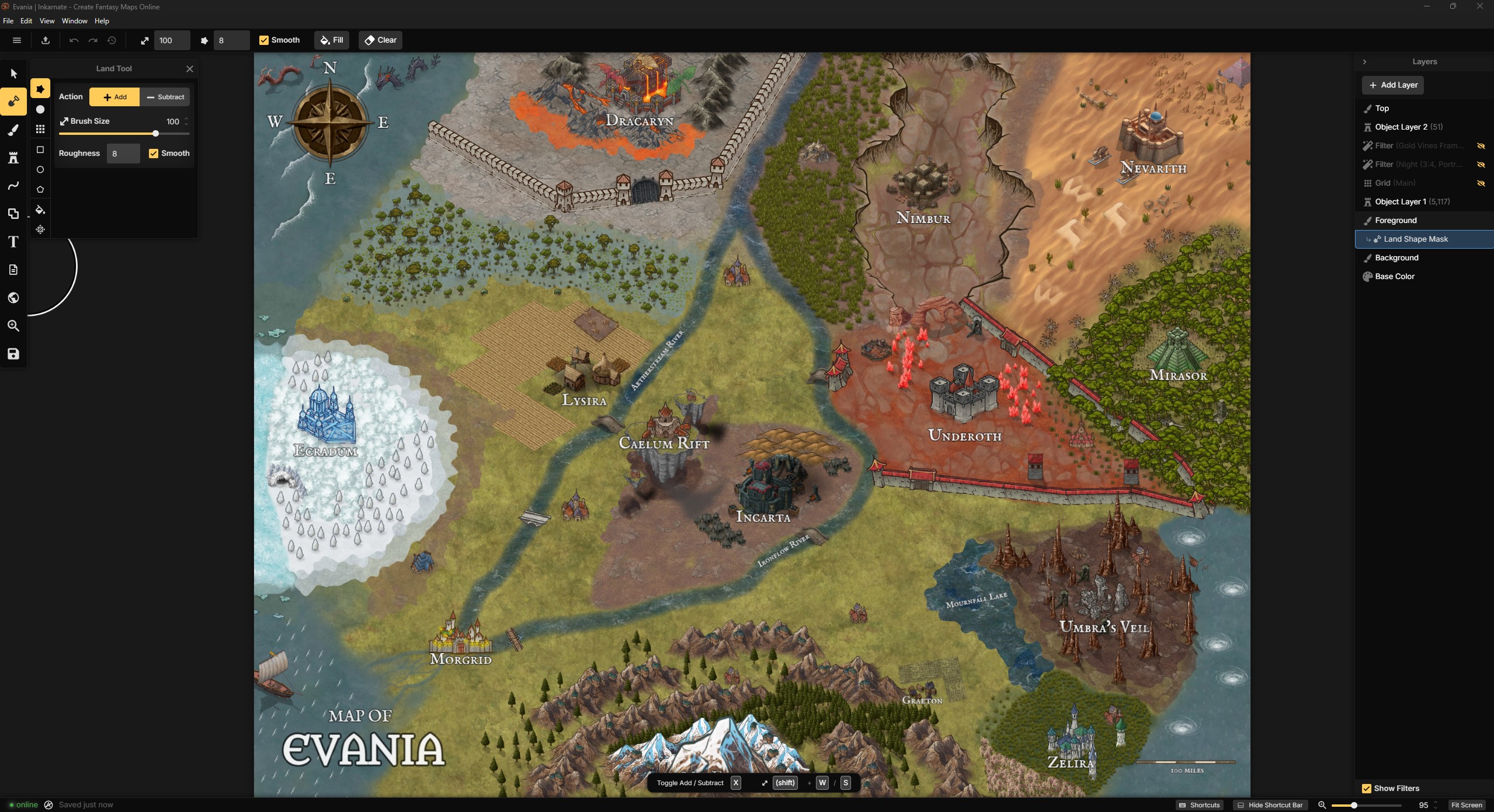The height and width of the screenshot is (812, 1494).
Task: Click the save icon in the toolbar
Action: point(13,354)
